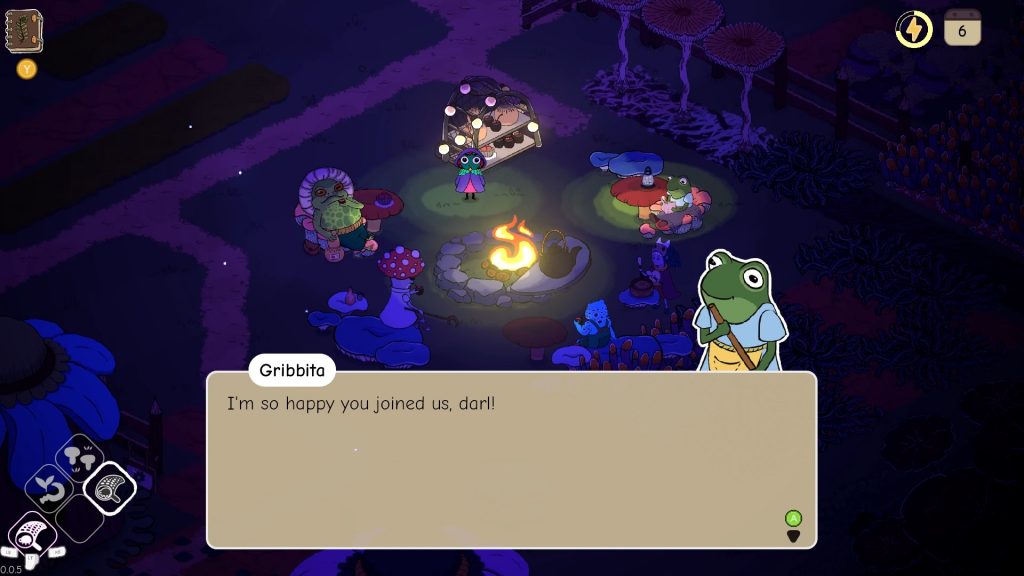Choose the sprout and watering can slot
This screenshot has height=576, width=1024.
48,490
